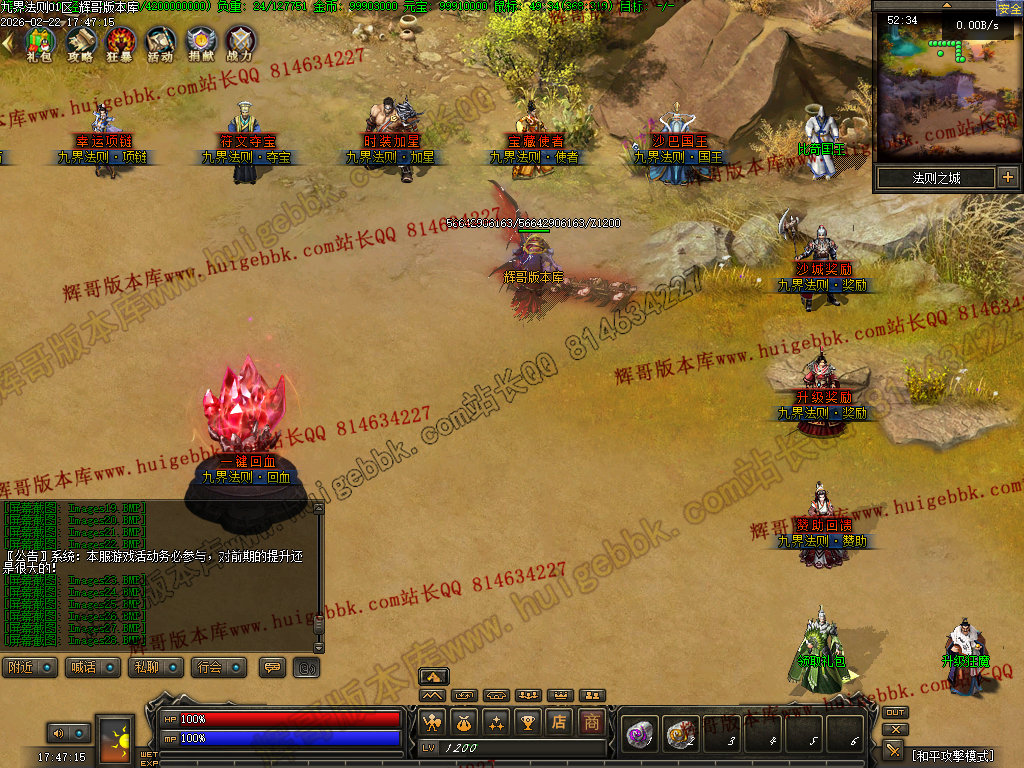Open the 礼包 gift pack icon

[x=40, y=42]
